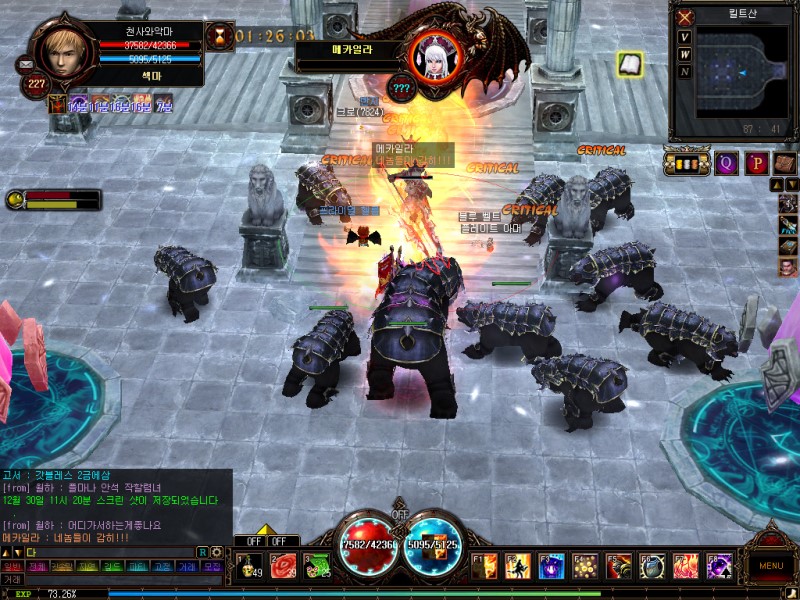The height and width of the screenshot is (600, 800).
Task: Open the main MENU button
Action: click(771, 565)
